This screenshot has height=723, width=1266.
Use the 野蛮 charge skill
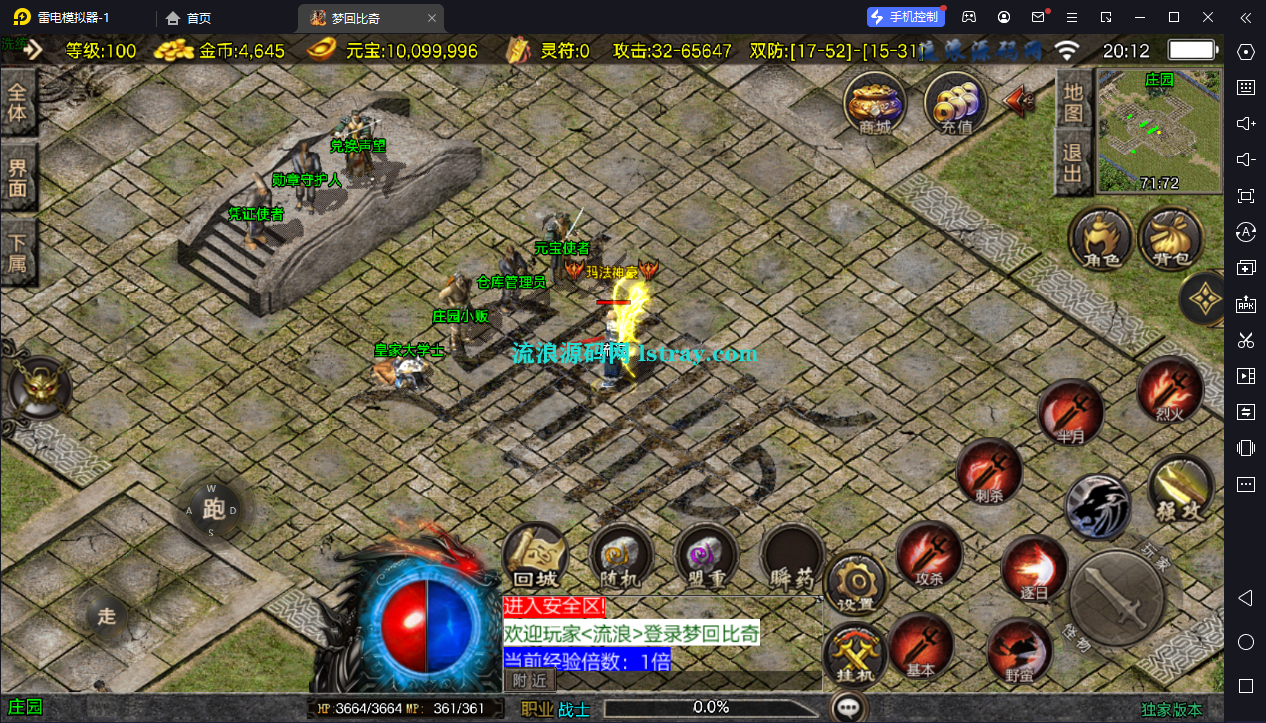pos(1019,650)
